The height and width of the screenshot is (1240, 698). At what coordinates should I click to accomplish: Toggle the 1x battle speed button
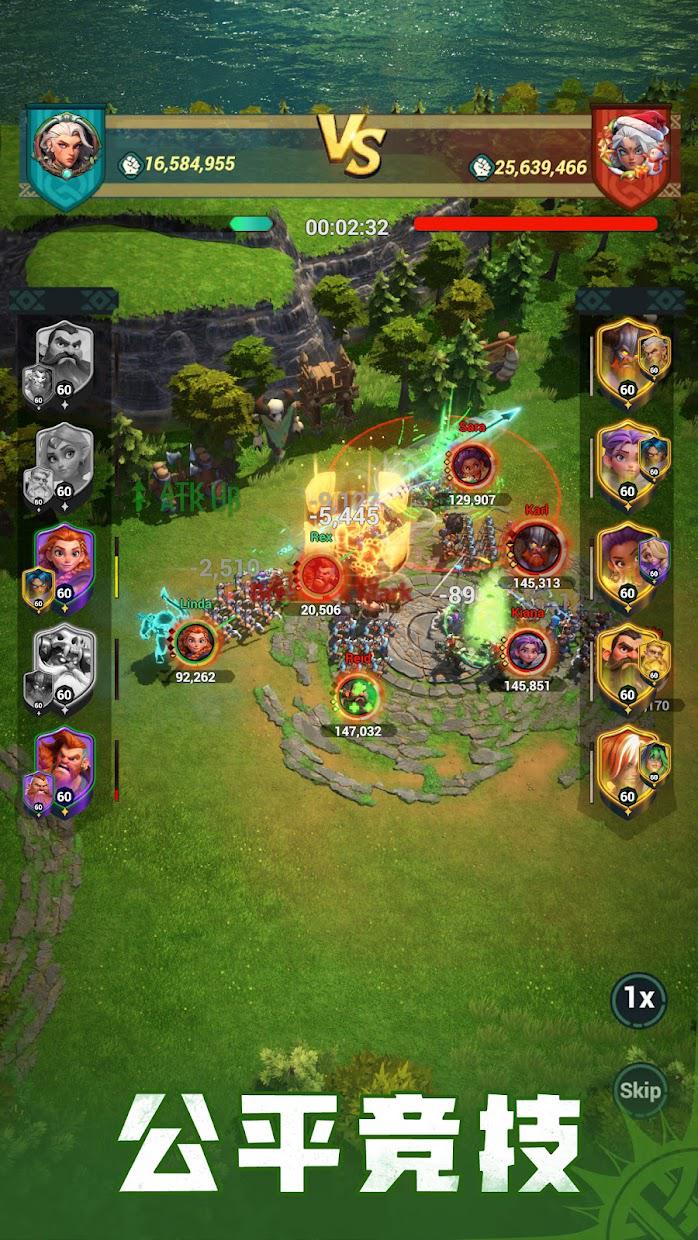tap(639, 998)
